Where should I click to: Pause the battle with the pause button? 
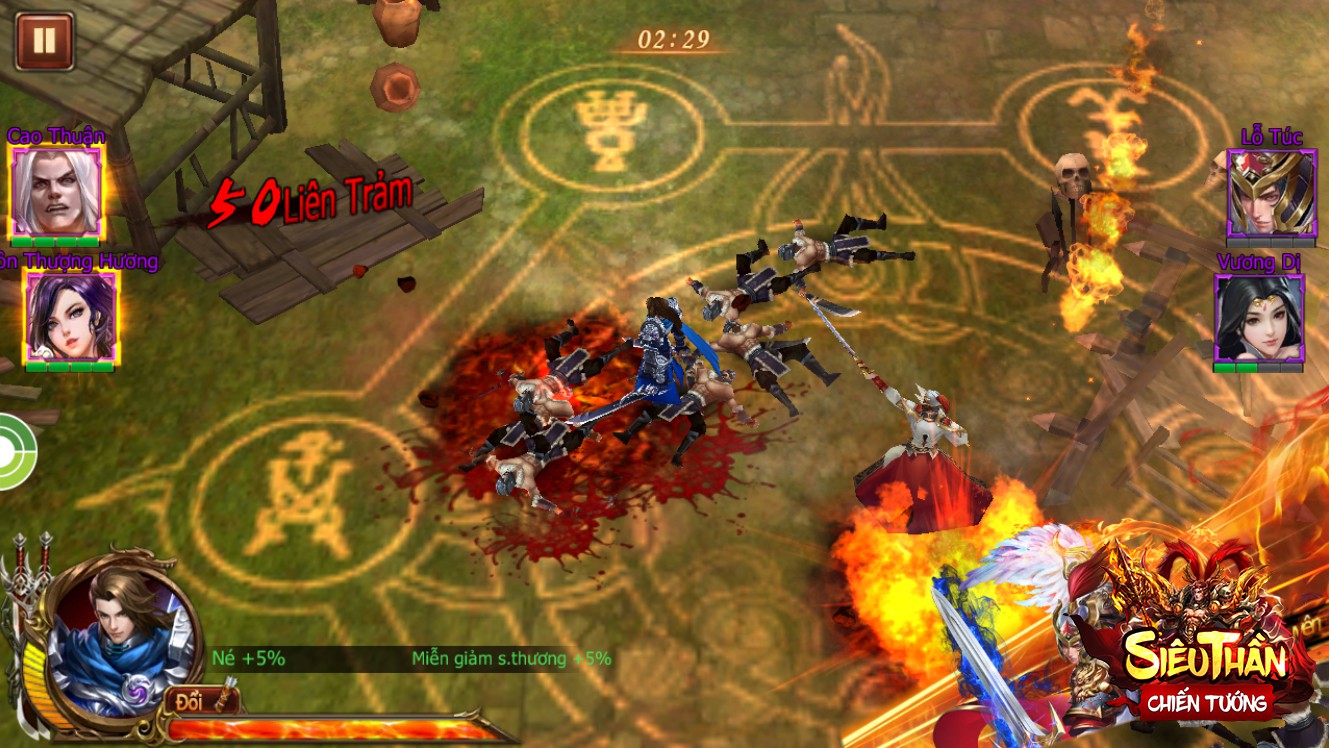coord(44,41)
